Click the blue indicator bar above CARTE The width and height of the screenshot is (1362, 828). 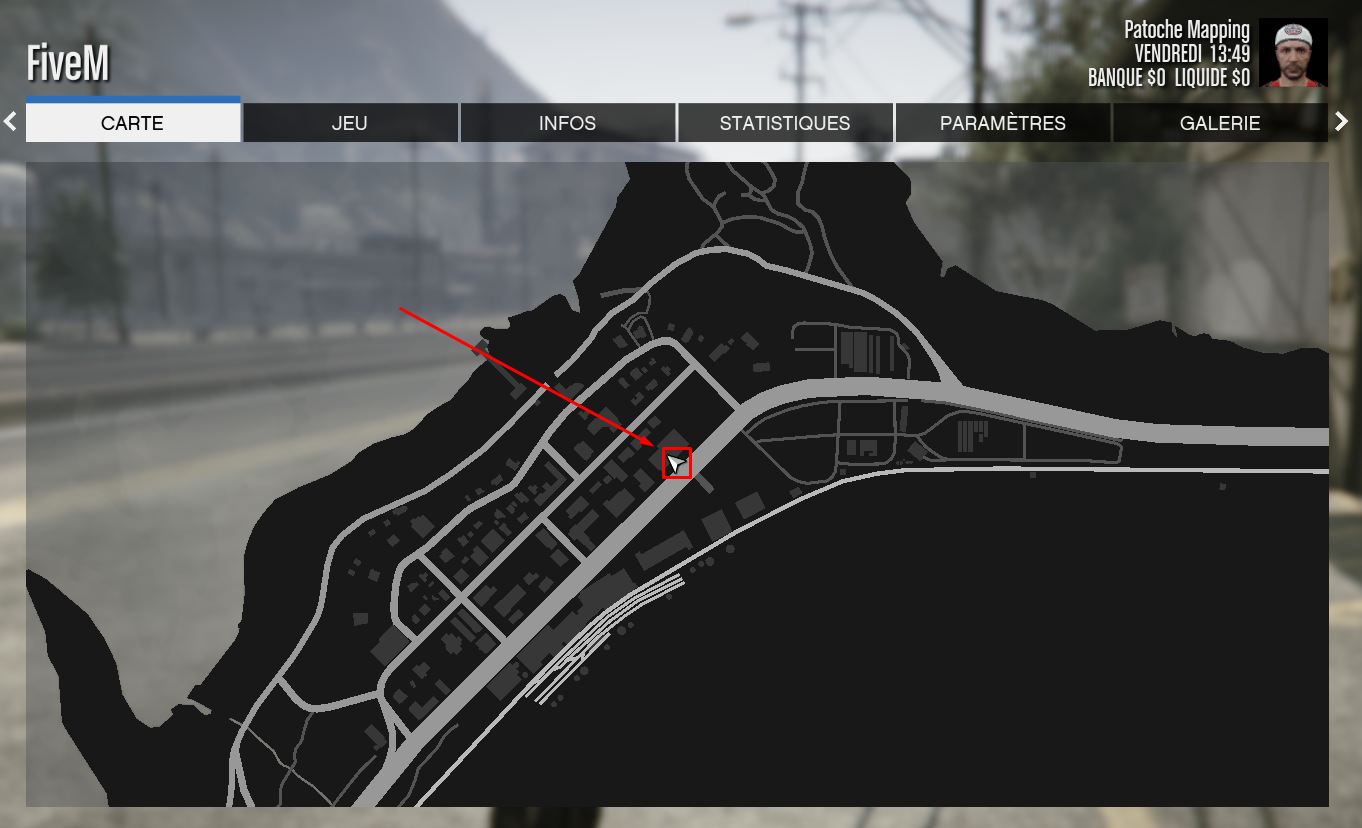coord(132,98)
